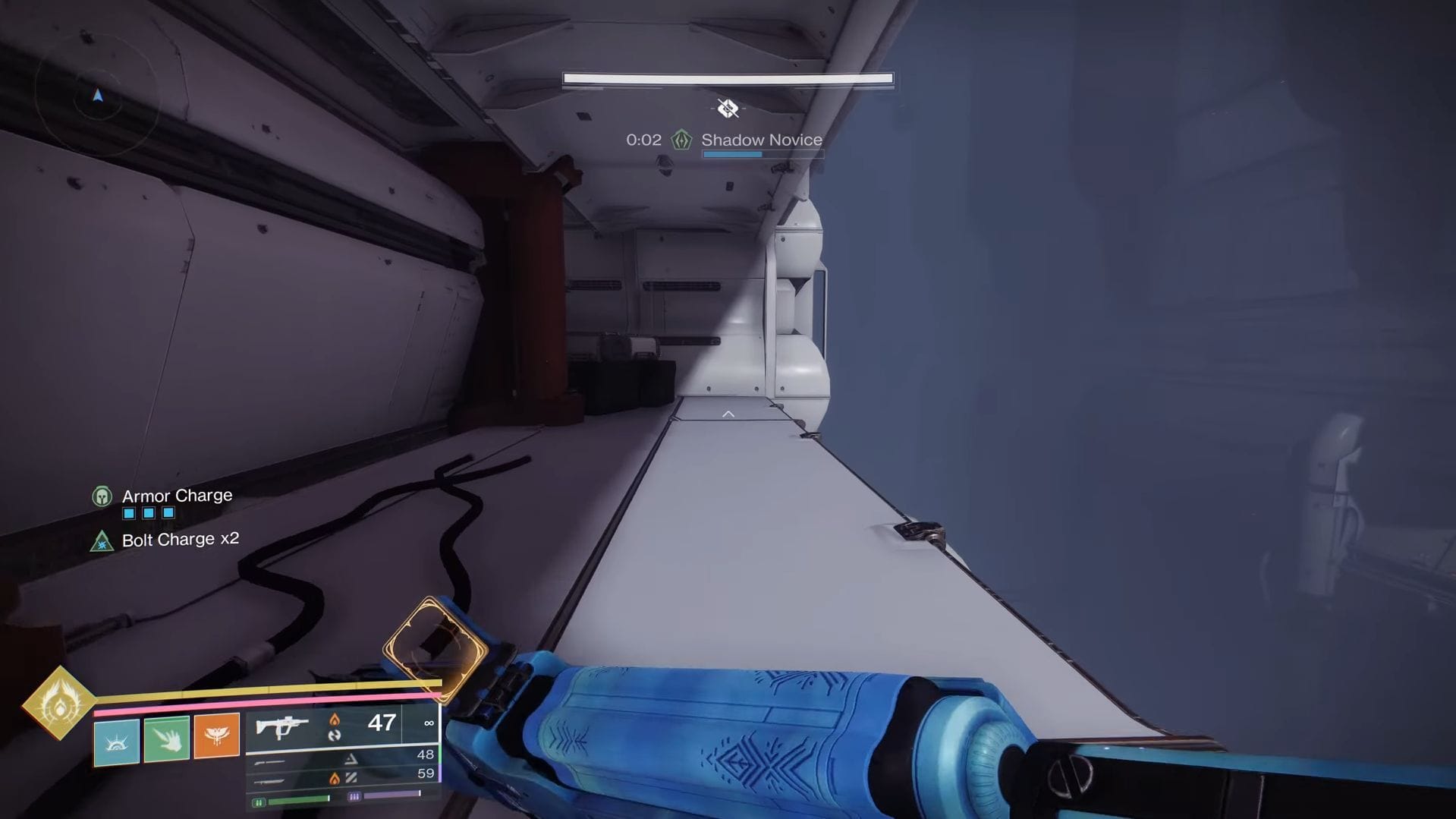This screenshot has width=1456, height=819.
Task: Toggle the crossed-out objective tracker marker
Action: [728, 108]
